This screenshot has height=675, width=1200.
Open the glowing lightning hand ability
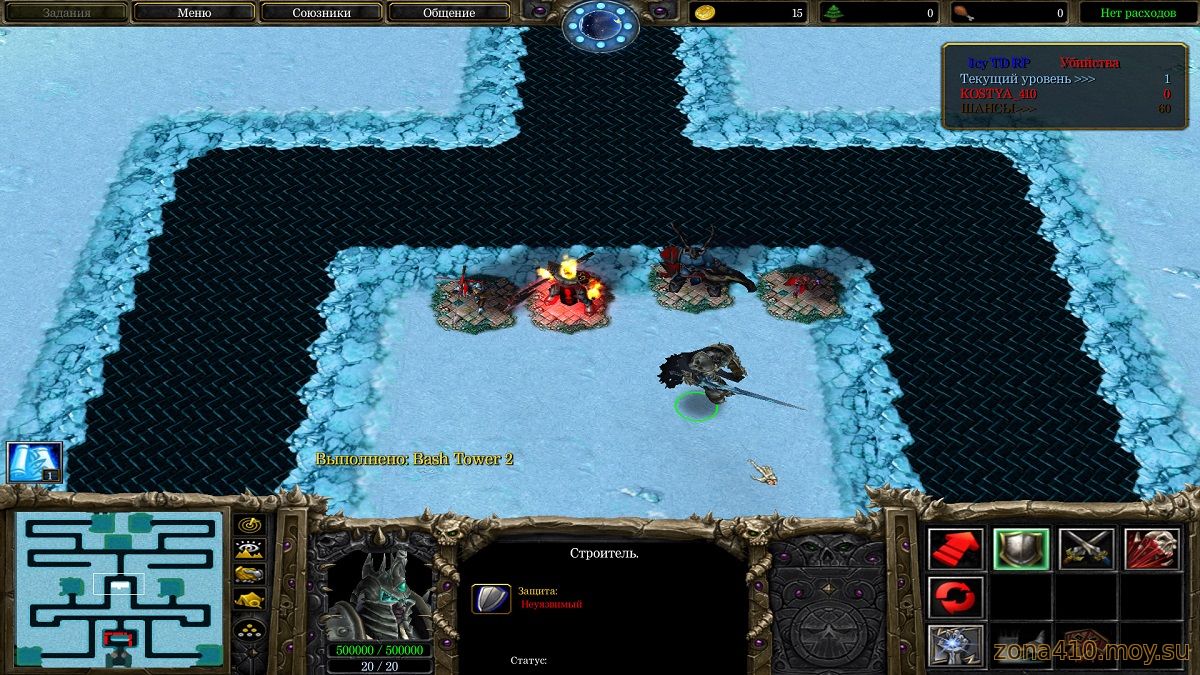tap(955, 645)
